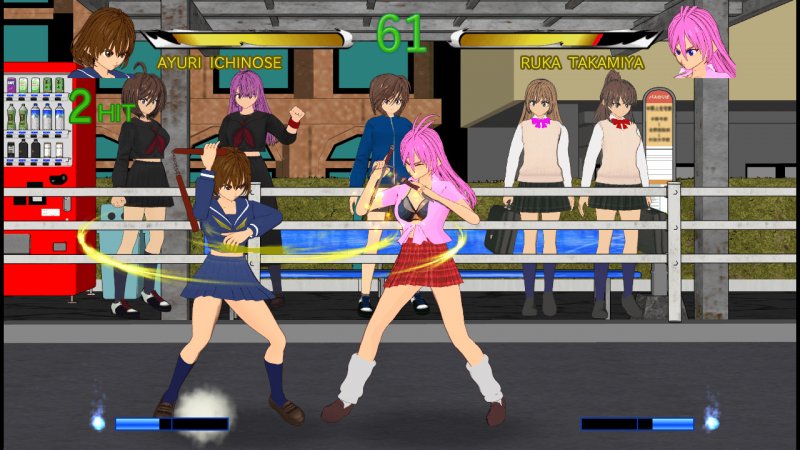The width and height of the screenshot is (800, 450).
Task: Click Ayuri Ichinose's character portrait
Action: [103, 42]
